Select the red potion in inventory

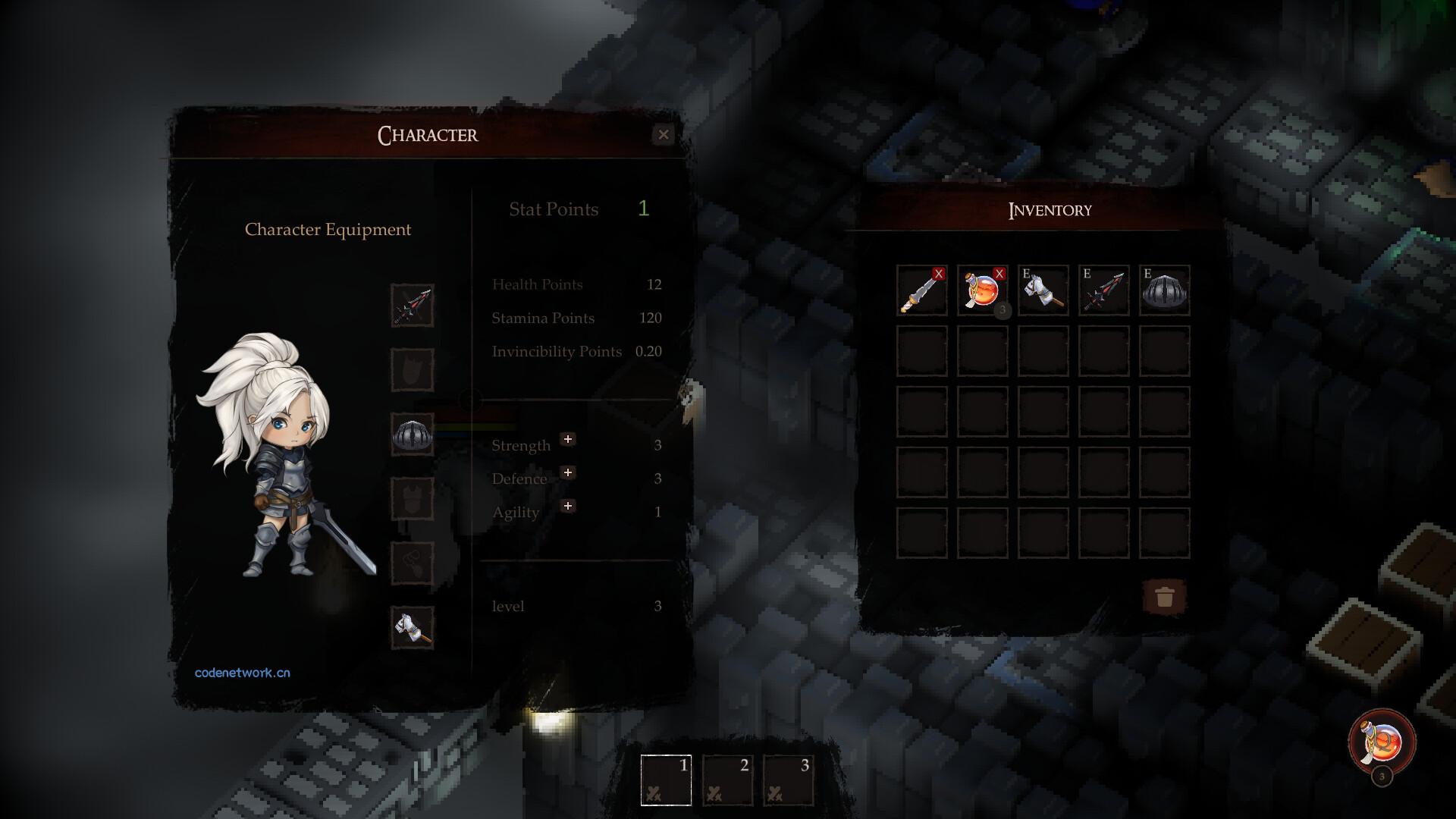pos(982,290)
